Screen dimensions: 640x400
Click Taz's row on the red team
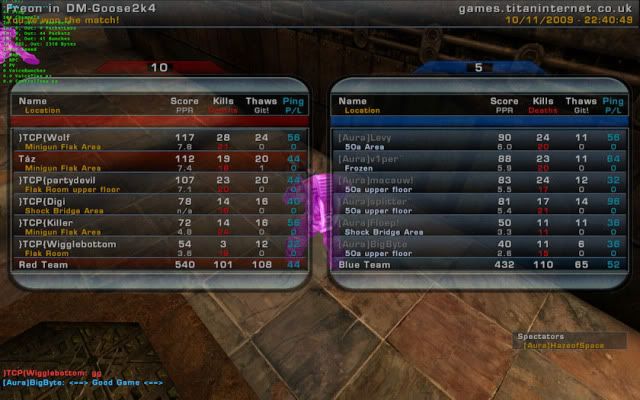pos(160,163)
